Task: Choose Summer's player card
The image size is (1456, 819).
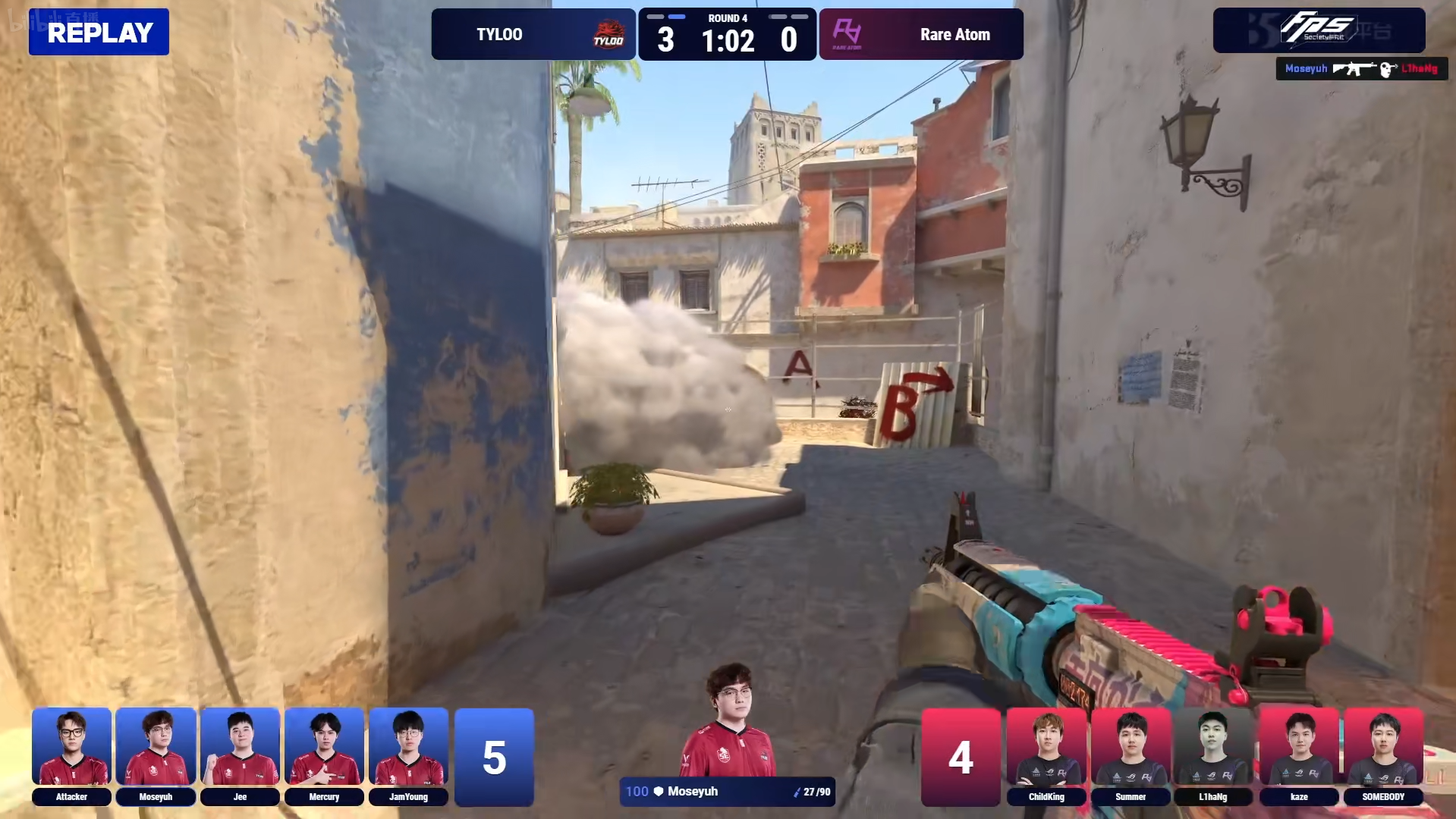Action: coord(1131,755)
